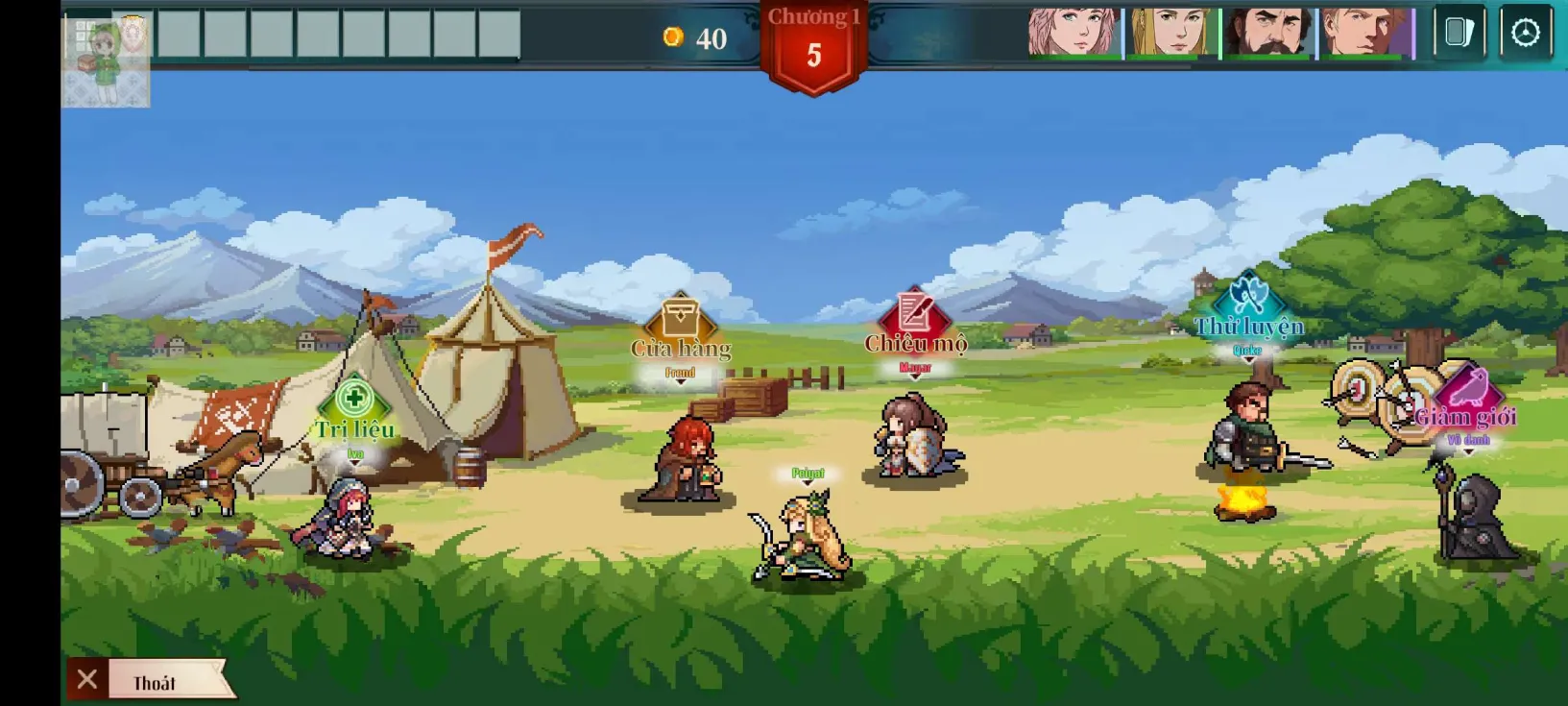Select the Chiêu mộ recruitment quill icon

(914, 312)
